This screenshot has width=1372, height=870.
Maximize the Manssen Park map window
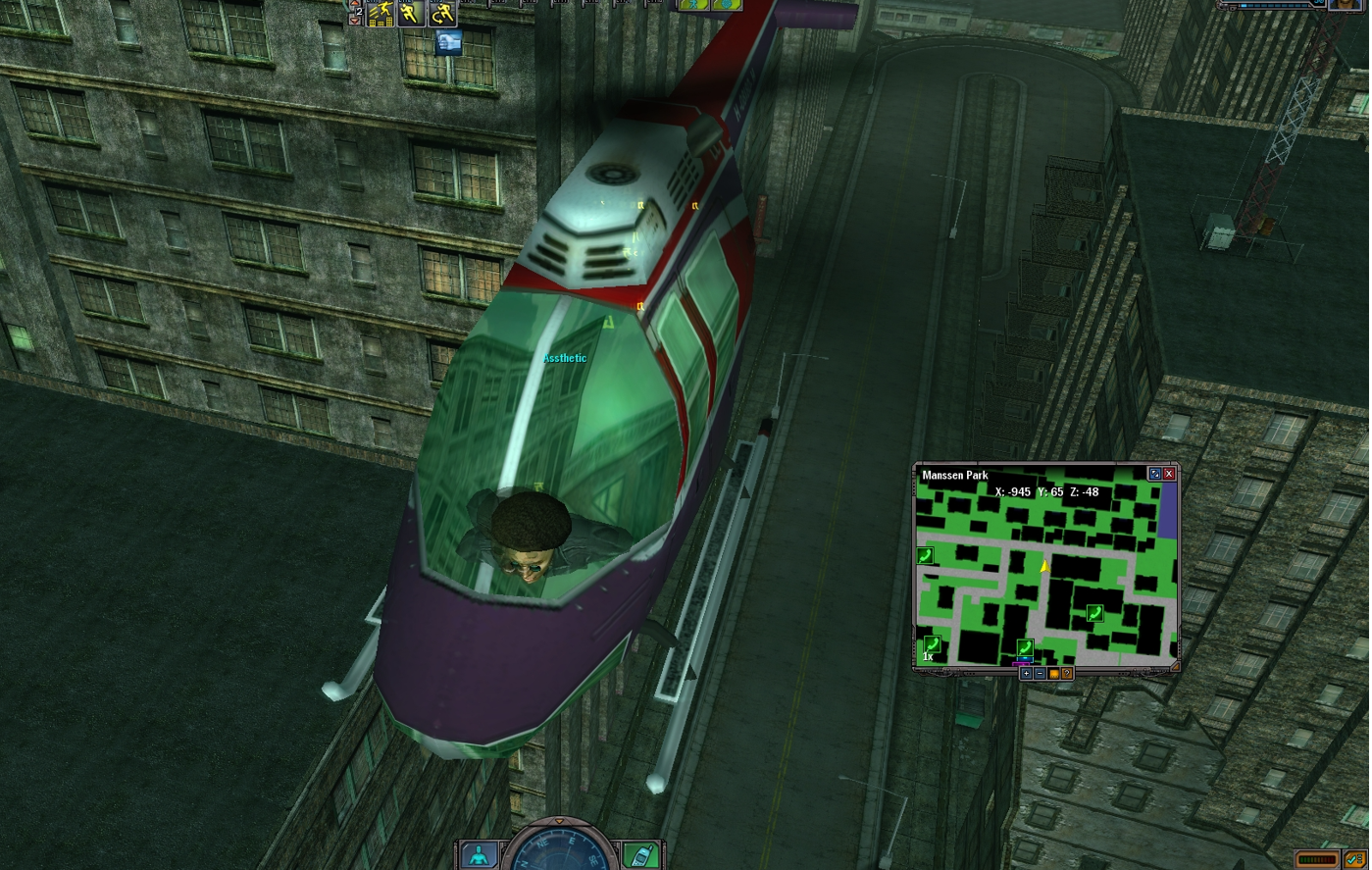(x=1154, y=474)
